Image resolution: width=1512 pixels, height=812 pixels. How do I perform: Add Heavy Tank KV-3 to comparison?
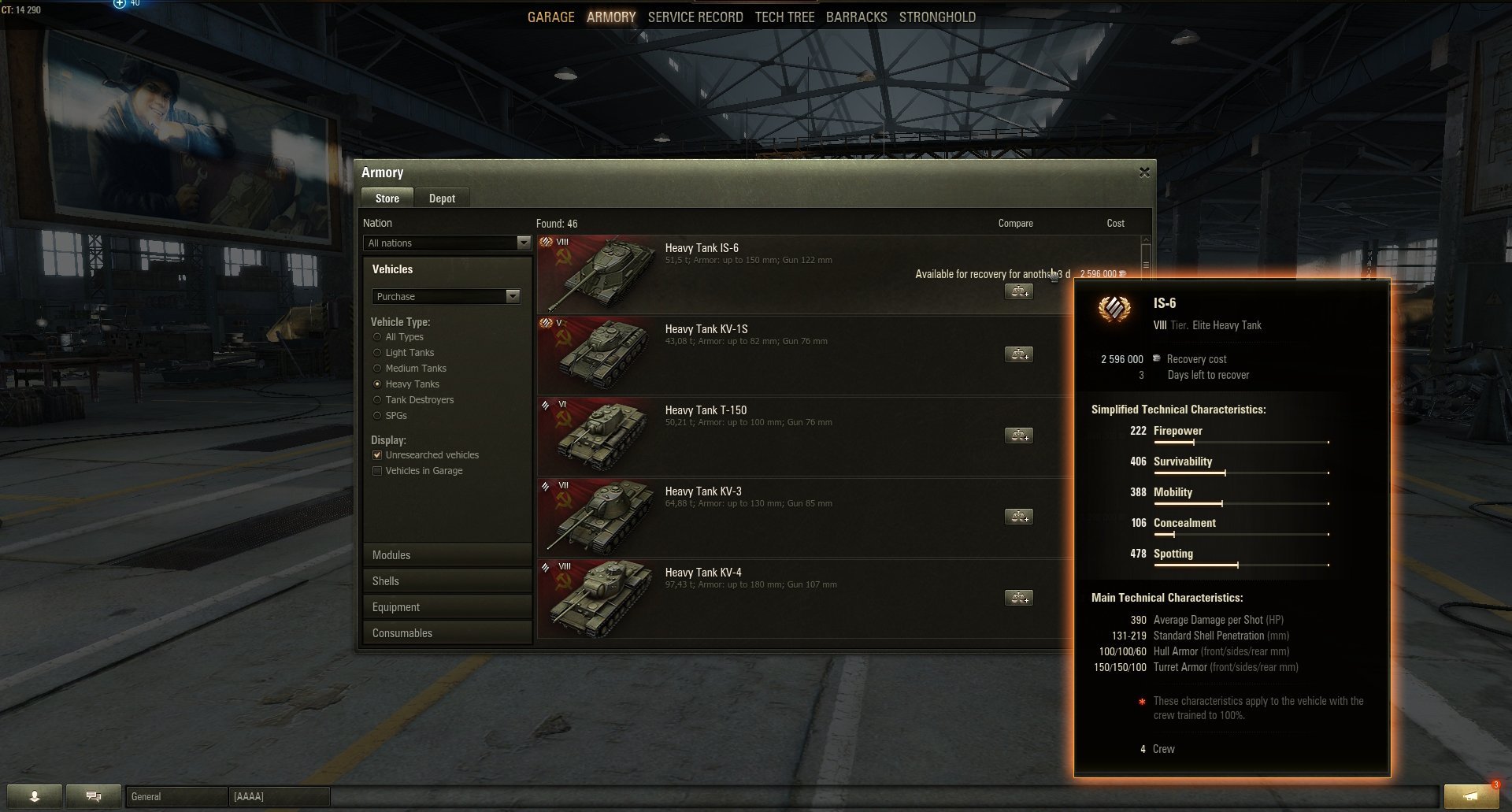point(1018,517)
